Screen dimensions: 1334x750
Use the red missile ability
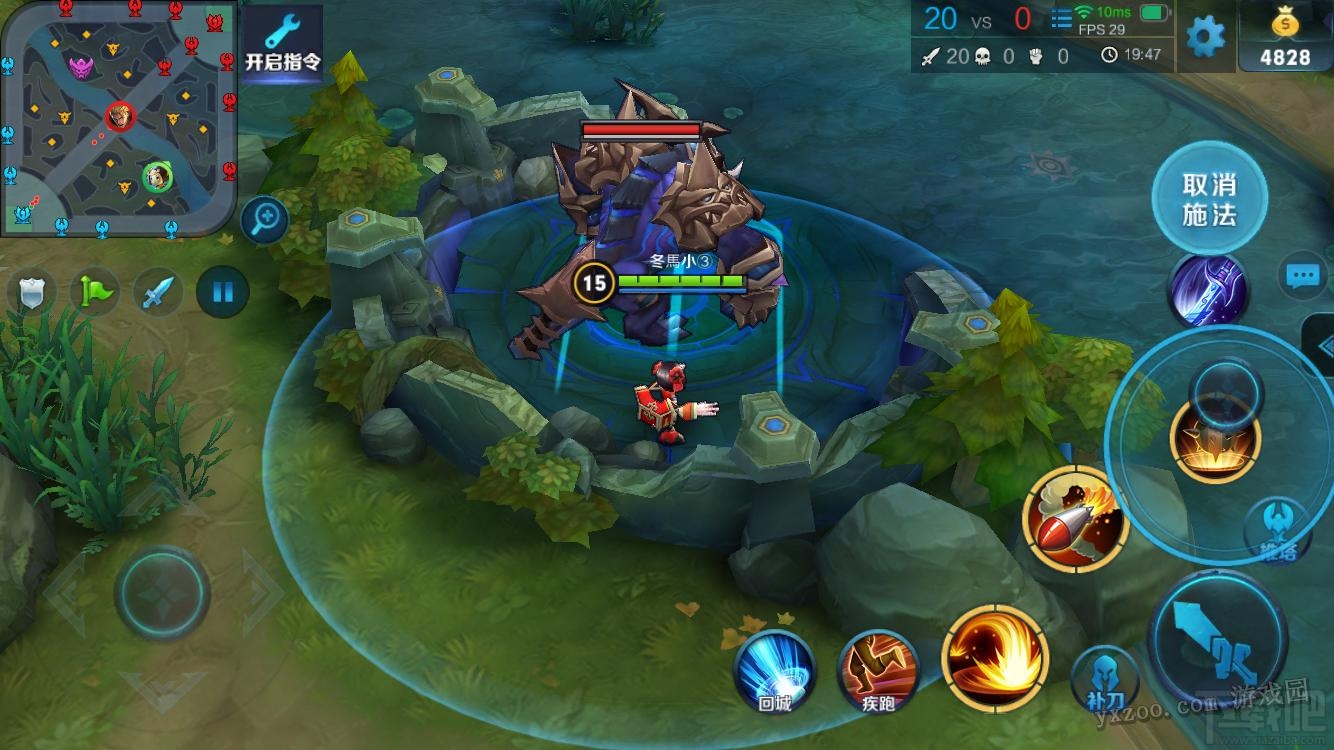pyautogui.click(x=1075, y=520)
